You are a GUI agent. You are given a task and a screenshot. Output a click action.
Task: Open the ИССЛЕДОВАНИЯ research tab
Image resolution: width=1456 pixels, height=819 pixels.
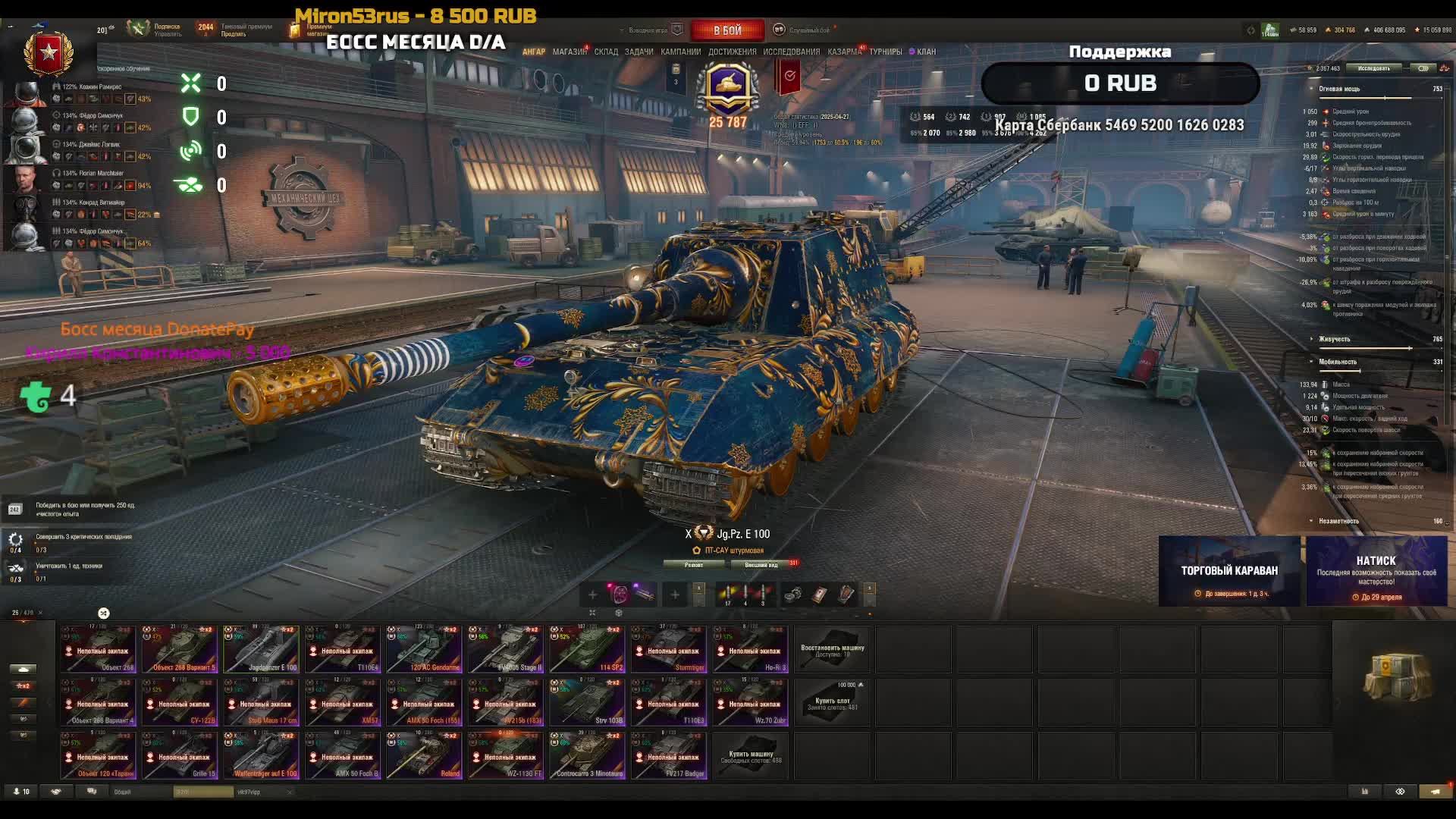(791, 52)
